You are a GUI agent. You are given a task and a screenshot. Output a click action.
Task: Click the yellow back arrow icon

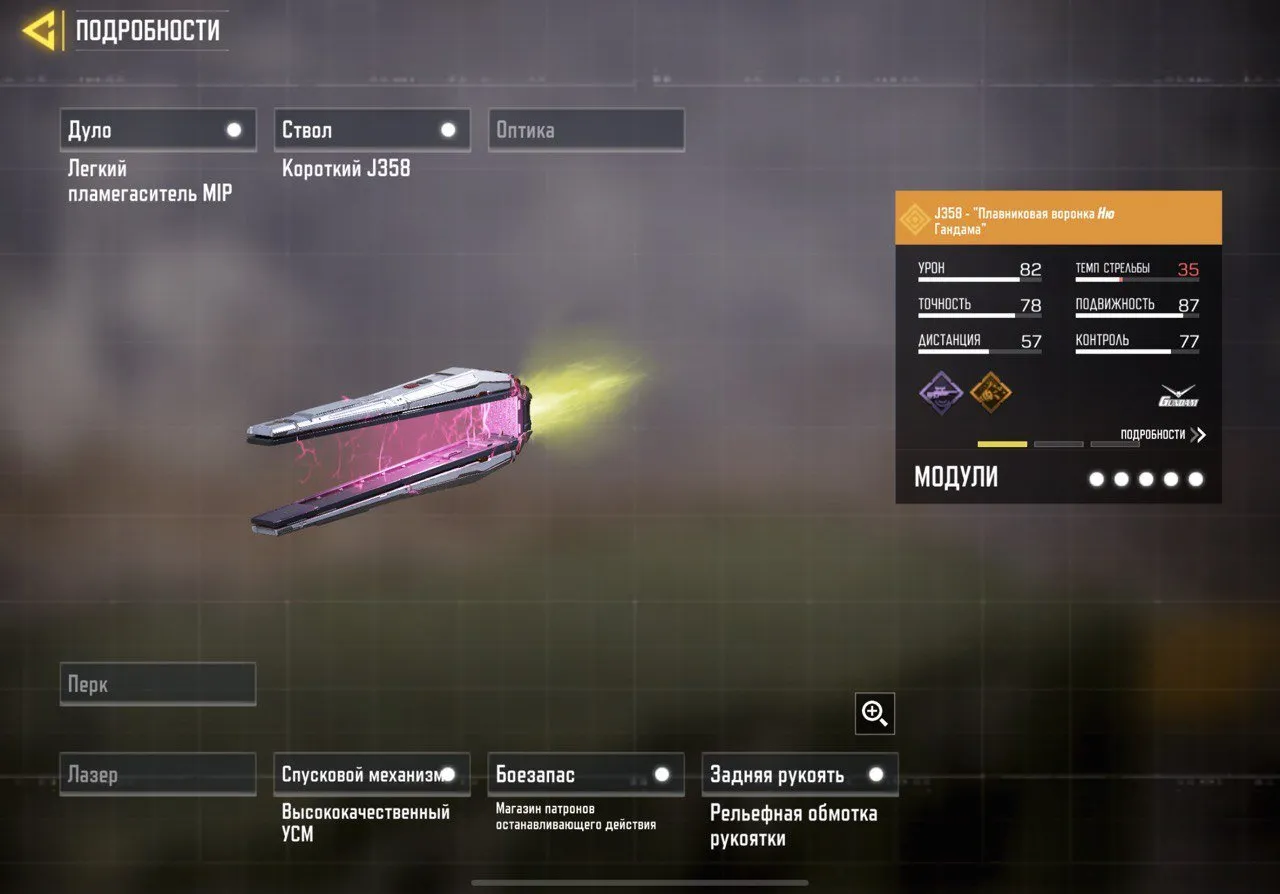[x=40, y=30]
